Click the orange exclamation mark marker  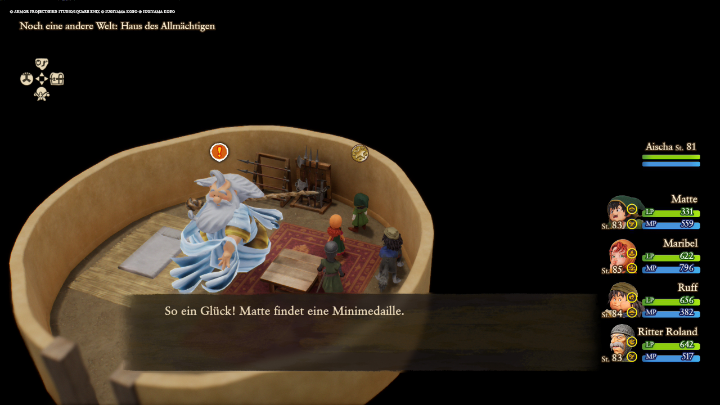click(219, 152)
